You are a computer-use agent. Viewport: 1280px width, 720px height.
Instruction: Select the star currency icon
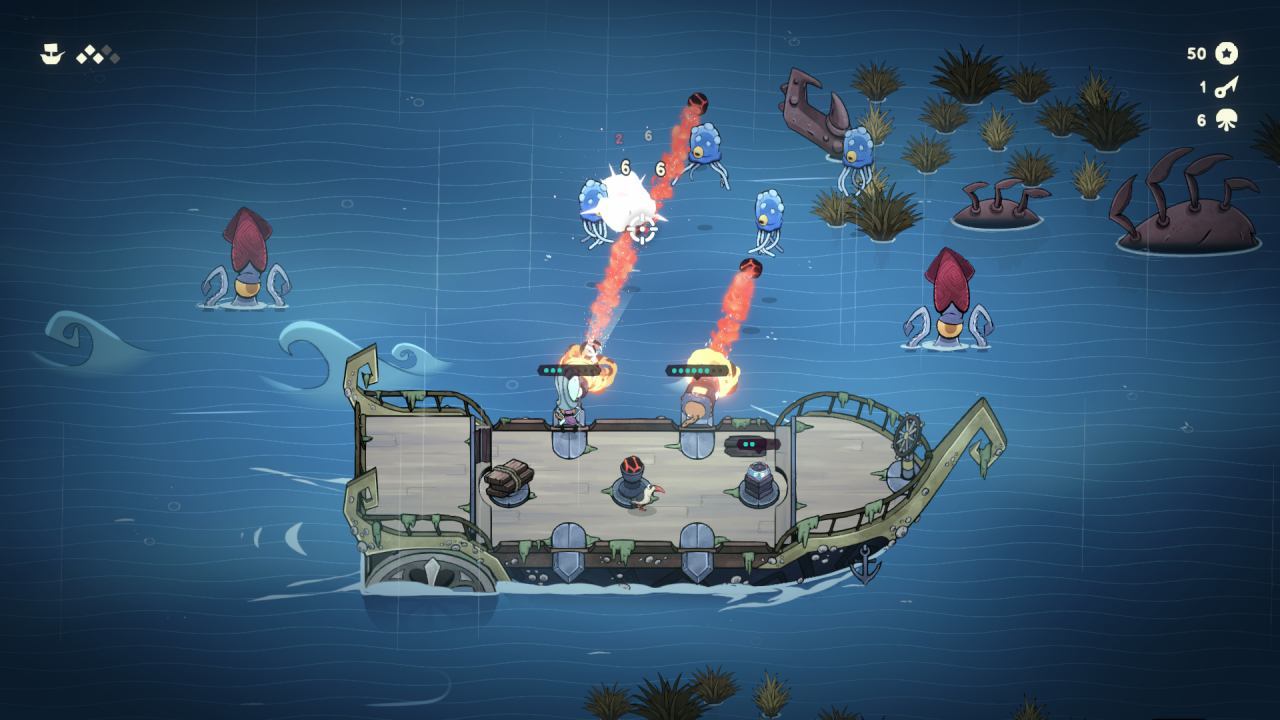point(1227,54)
